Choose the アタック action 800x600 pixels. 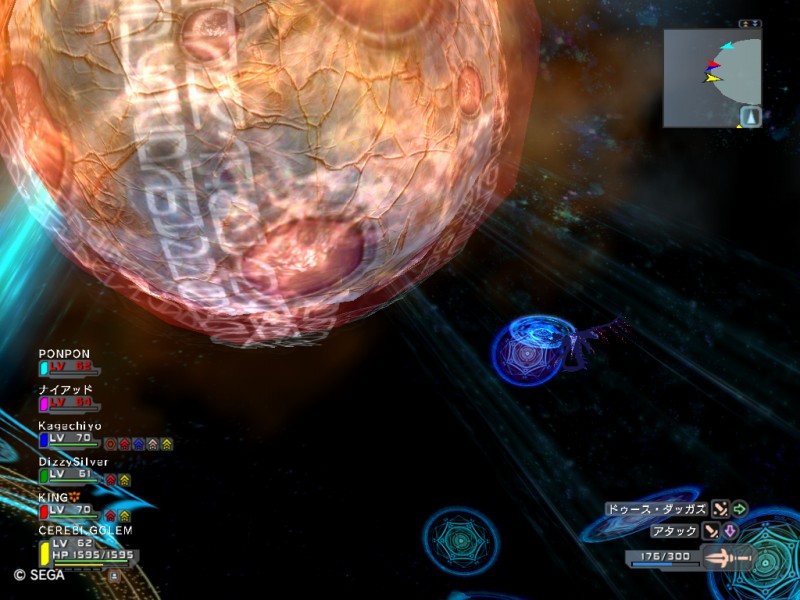tap(674, 531)
